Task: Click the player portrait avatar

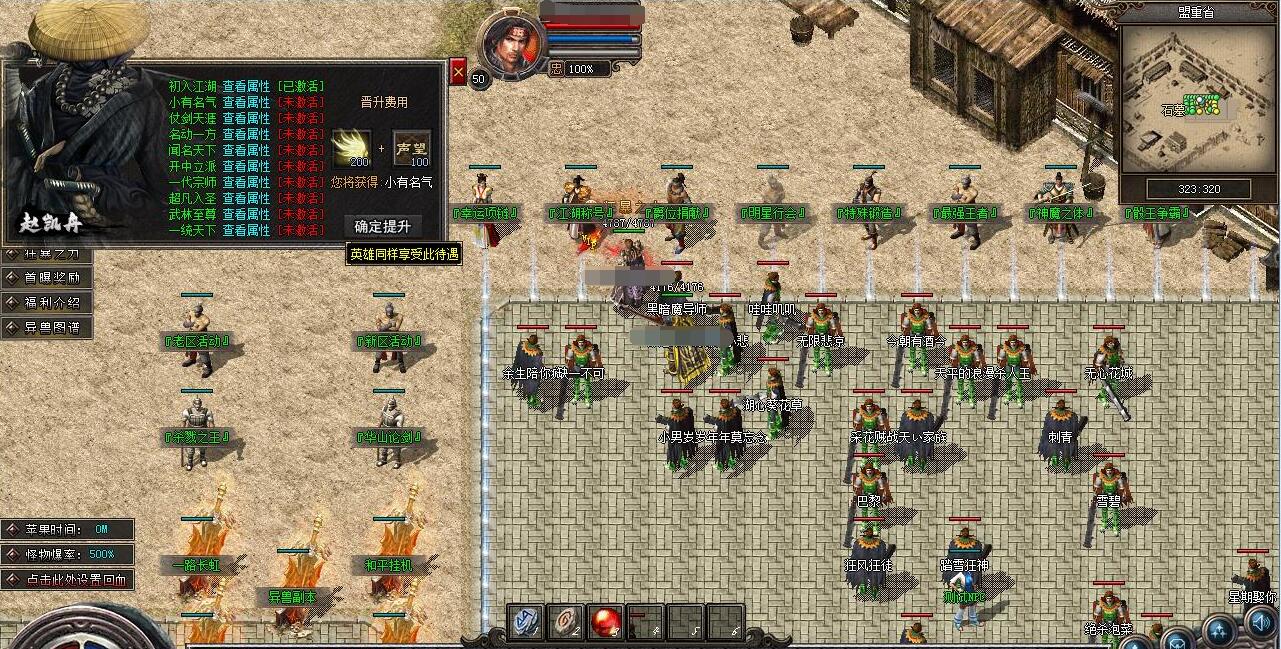Action: (x=511, y=44)
